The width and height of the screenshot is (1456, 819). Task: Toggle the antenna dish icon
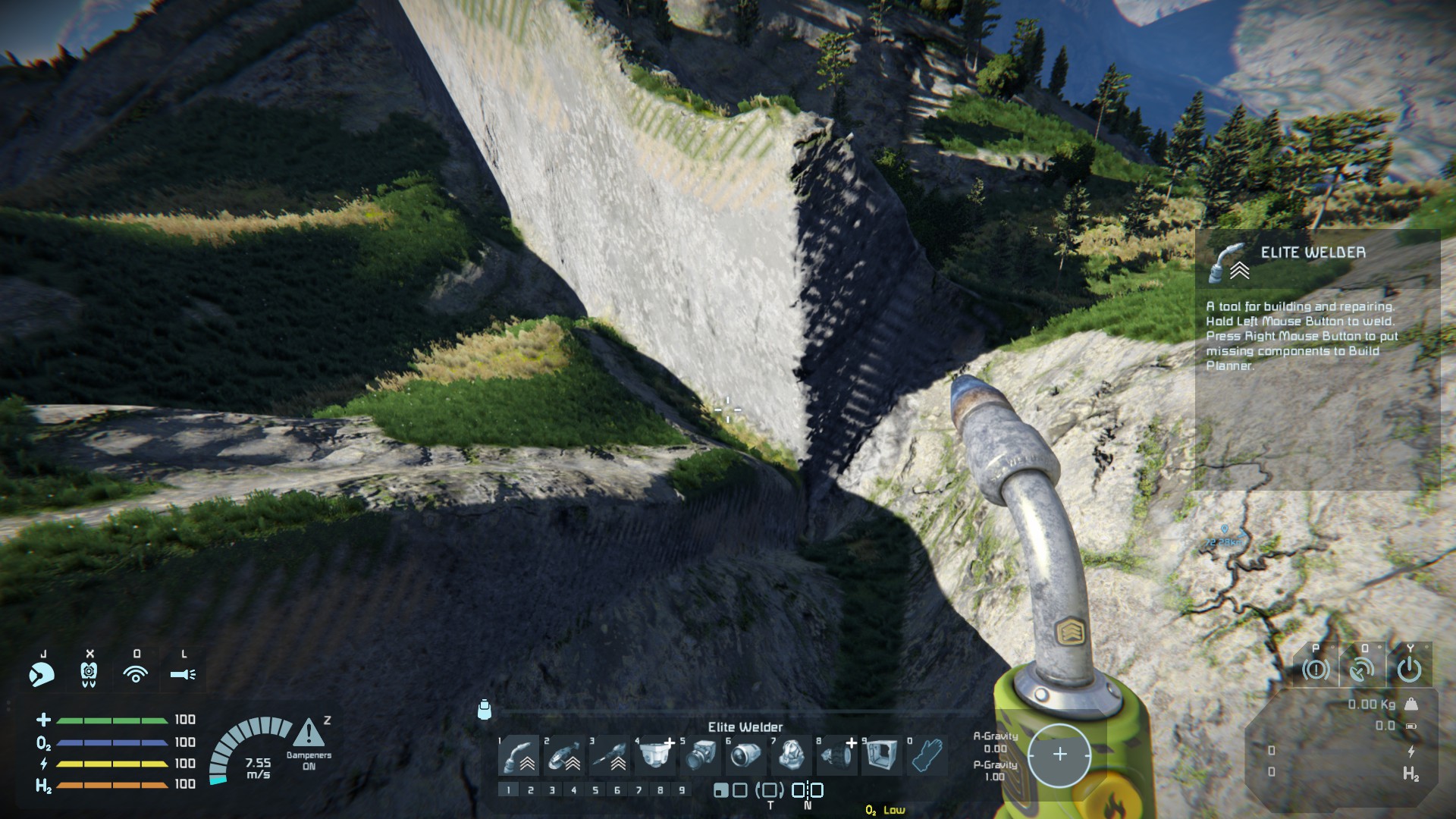[1362, 670]
